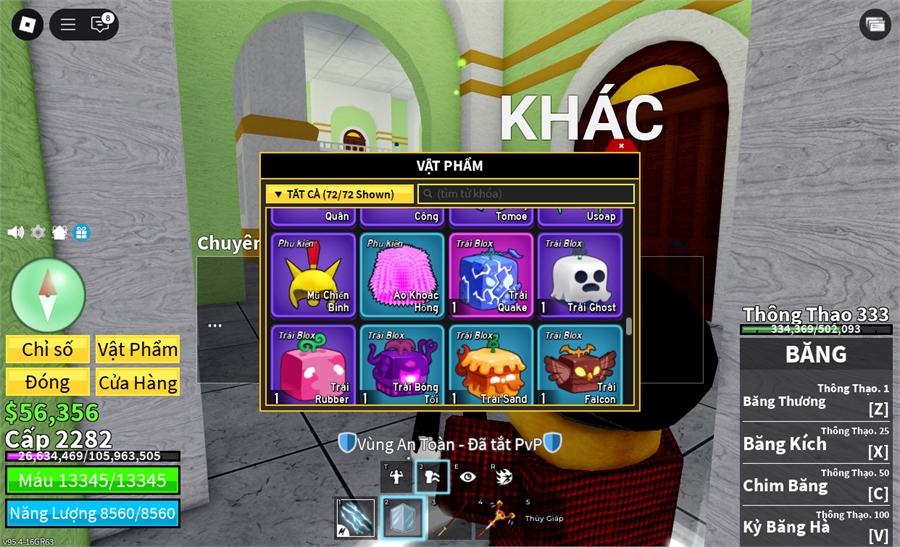
Task: Open the Cửa Hàng shop
Action: pyautogui.click(x=138, y=382)
